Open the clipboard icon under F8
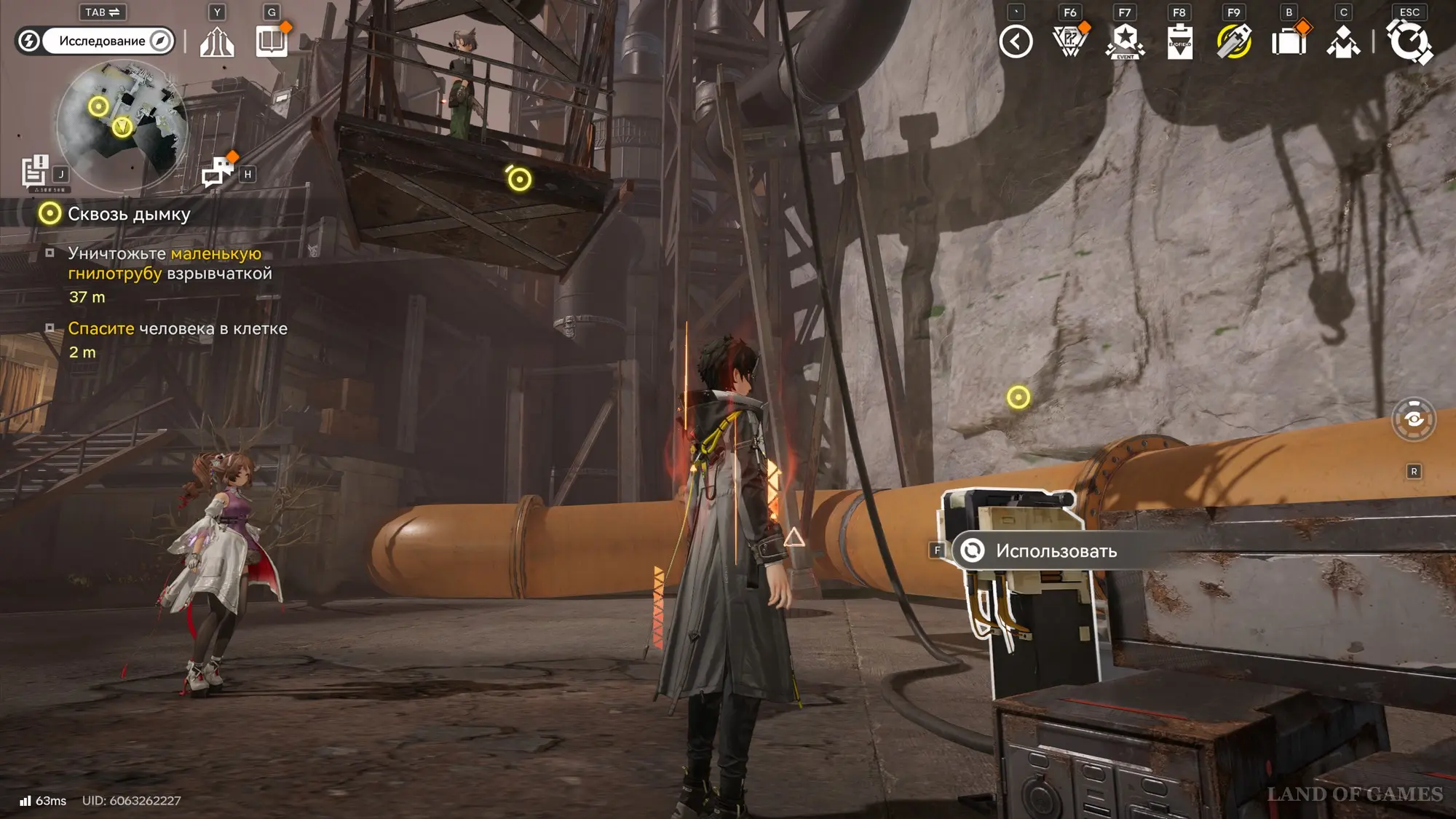 pyautogui.click(x=1179, y=41)
